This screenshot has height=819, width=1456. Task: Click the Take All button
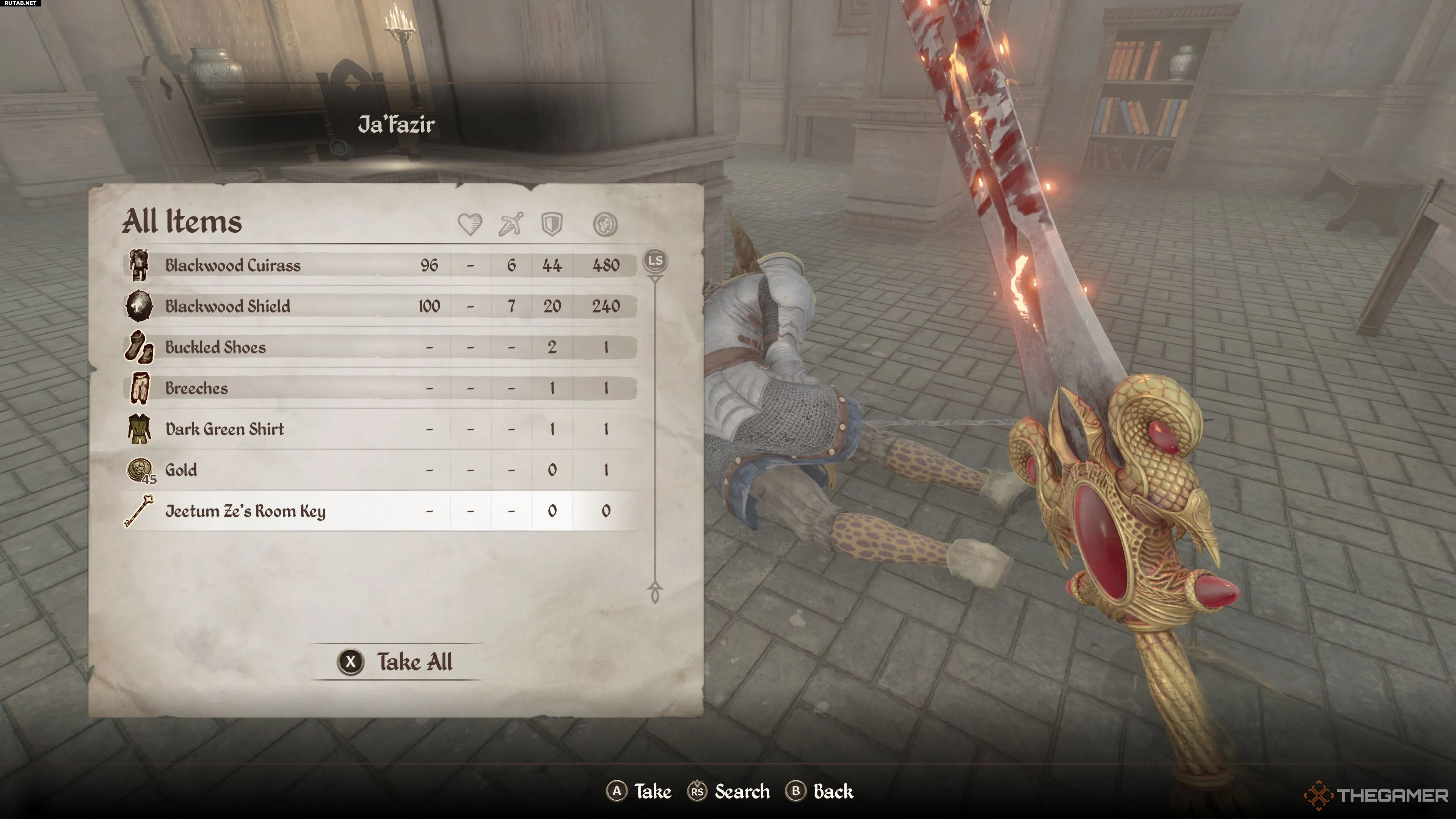pos(395,662)
